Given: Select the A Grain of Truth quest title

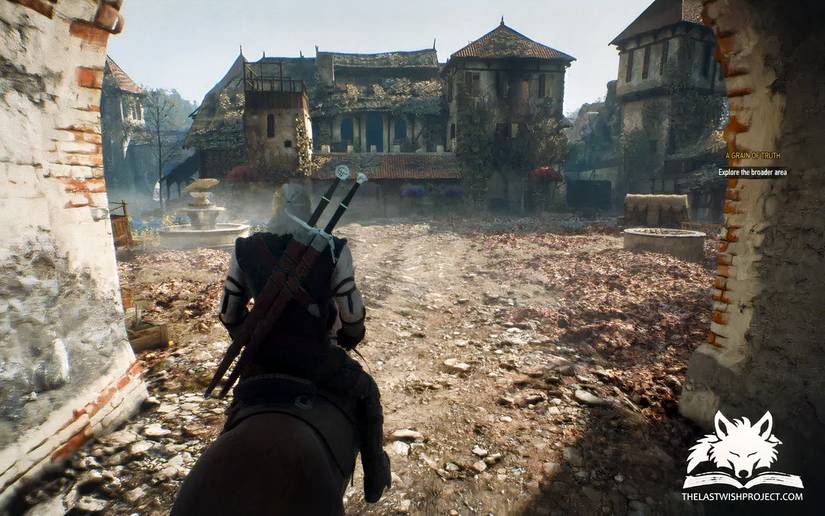Looking at the screenshot, I should tap(756, 157).
